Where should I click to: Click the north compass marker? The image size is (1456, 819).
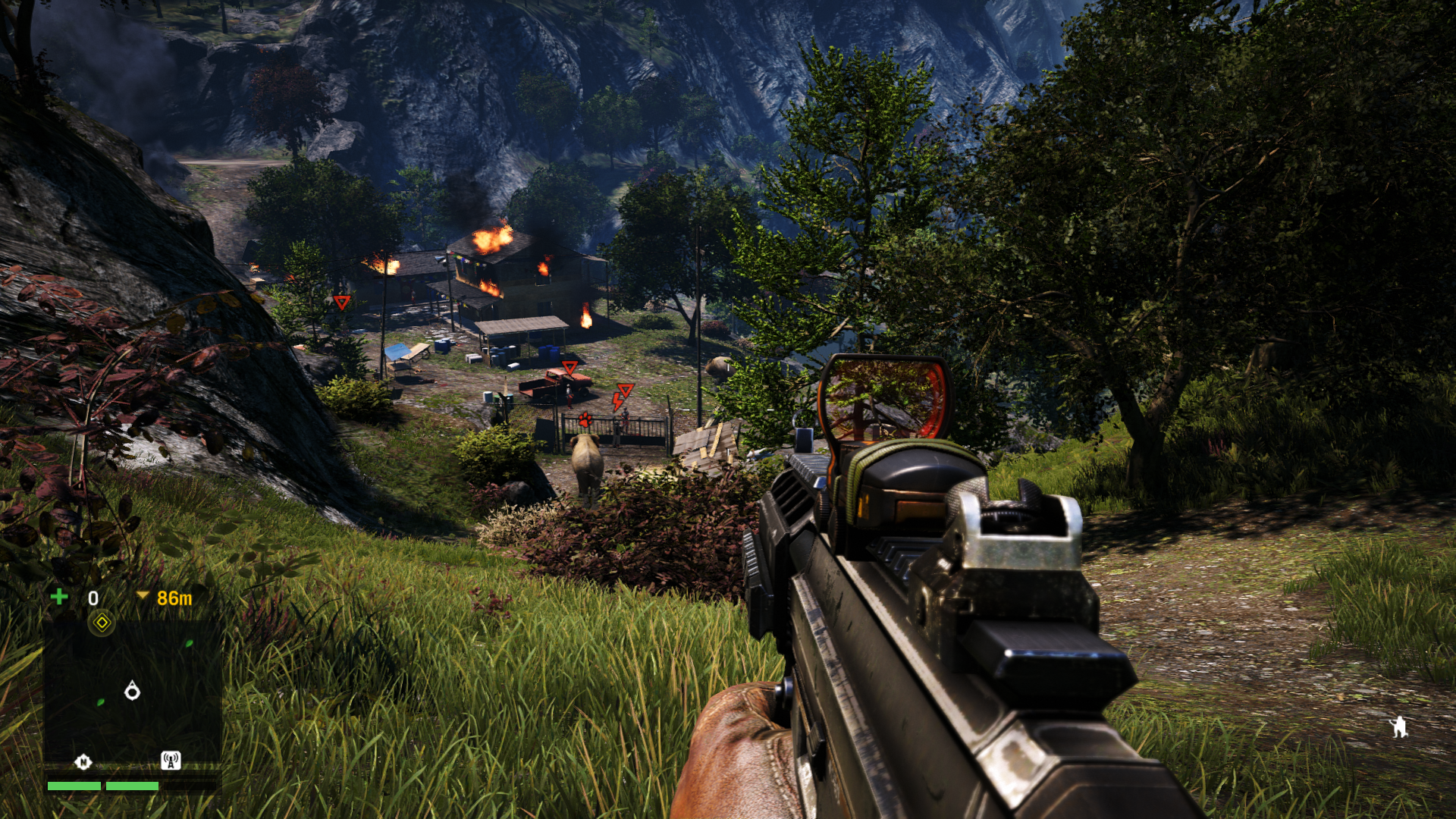pos(83,761)
